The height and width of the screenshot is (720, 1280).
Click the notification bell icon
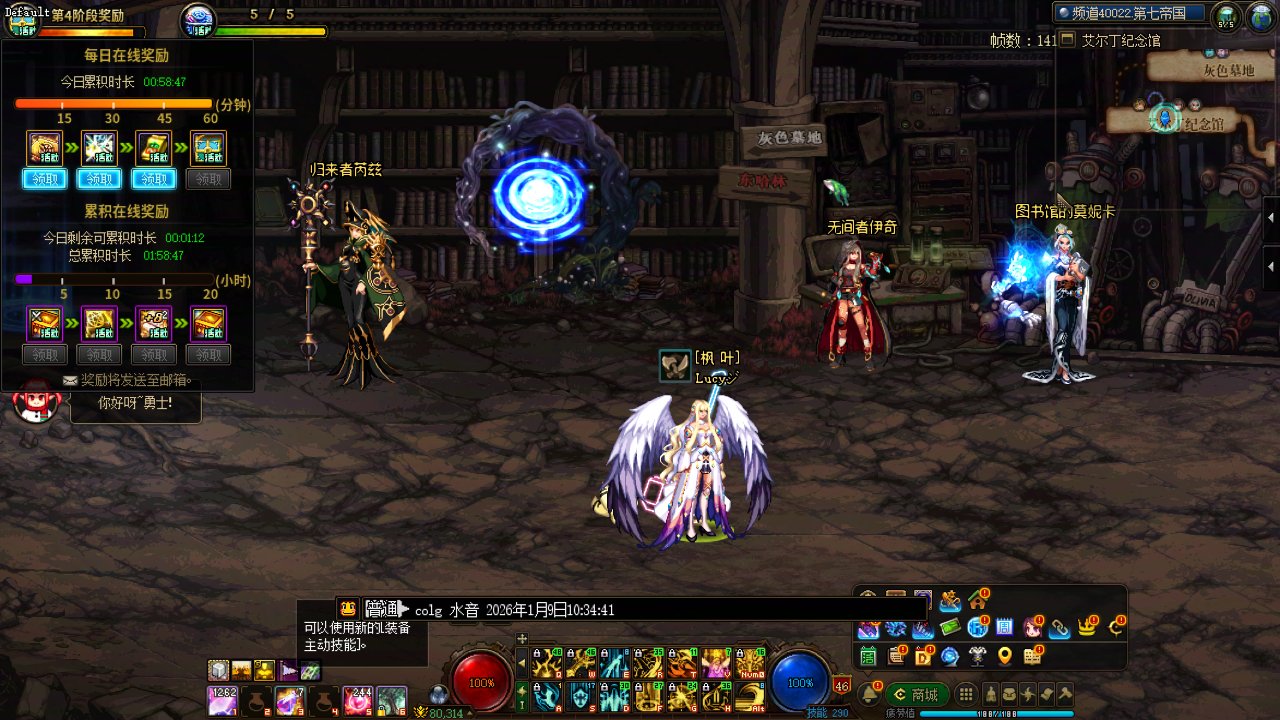pos(871,693)
